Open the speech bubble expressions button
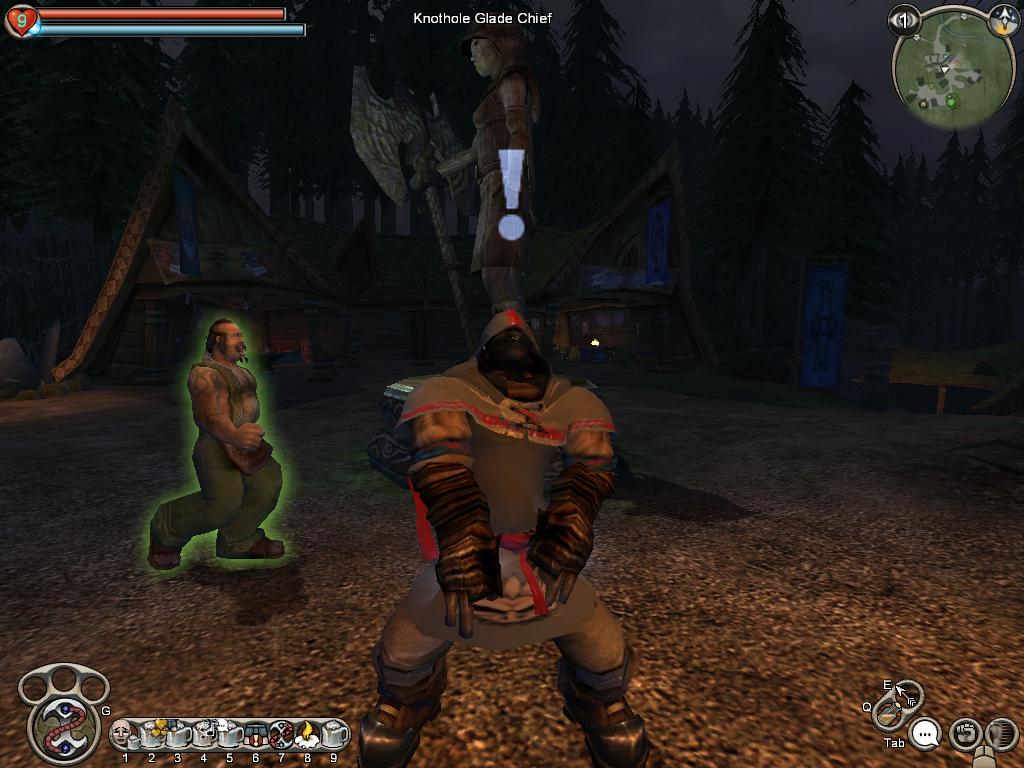The image size is (1024, 768). [x=927, y=735]
